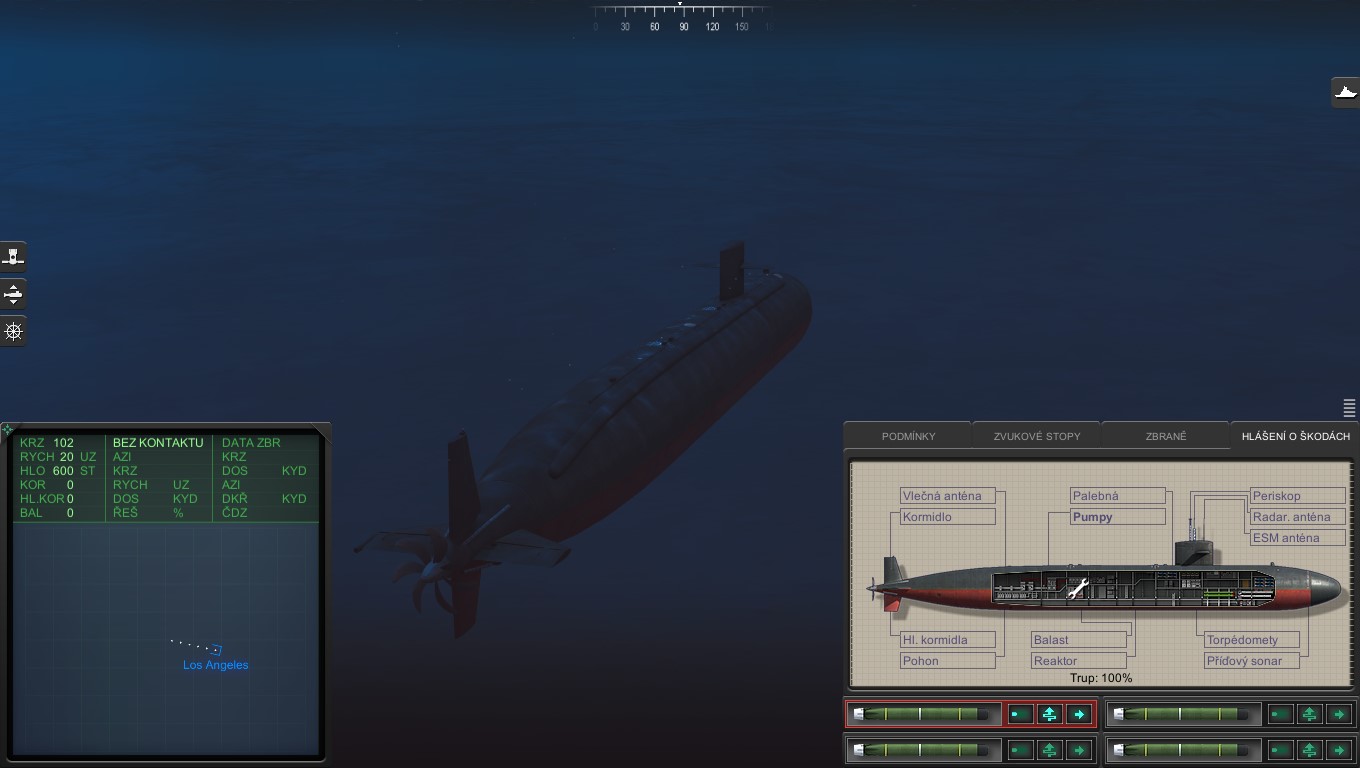Image resolution: width=1360 pixels, height=768 pixels.
Task: Activate the ship's helm wheel icon
Action: [x=14, y=332]
